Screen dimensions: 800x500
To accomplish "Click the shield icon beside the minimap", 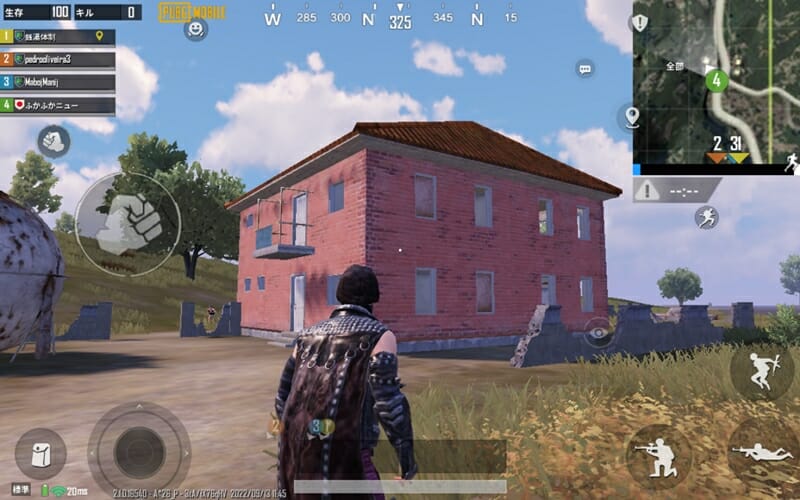I will pos(640,23).
